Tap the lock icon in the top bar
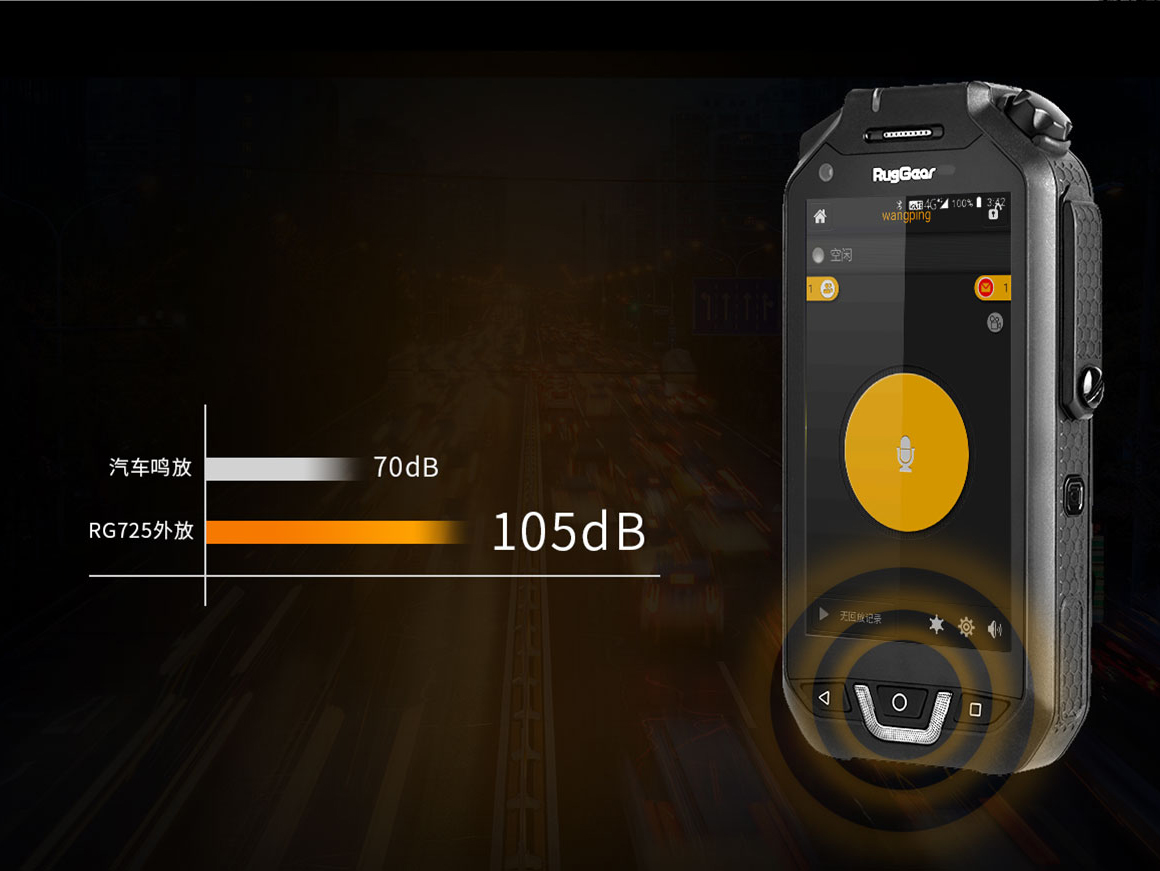1160x871 pixels. click(993, 213)
